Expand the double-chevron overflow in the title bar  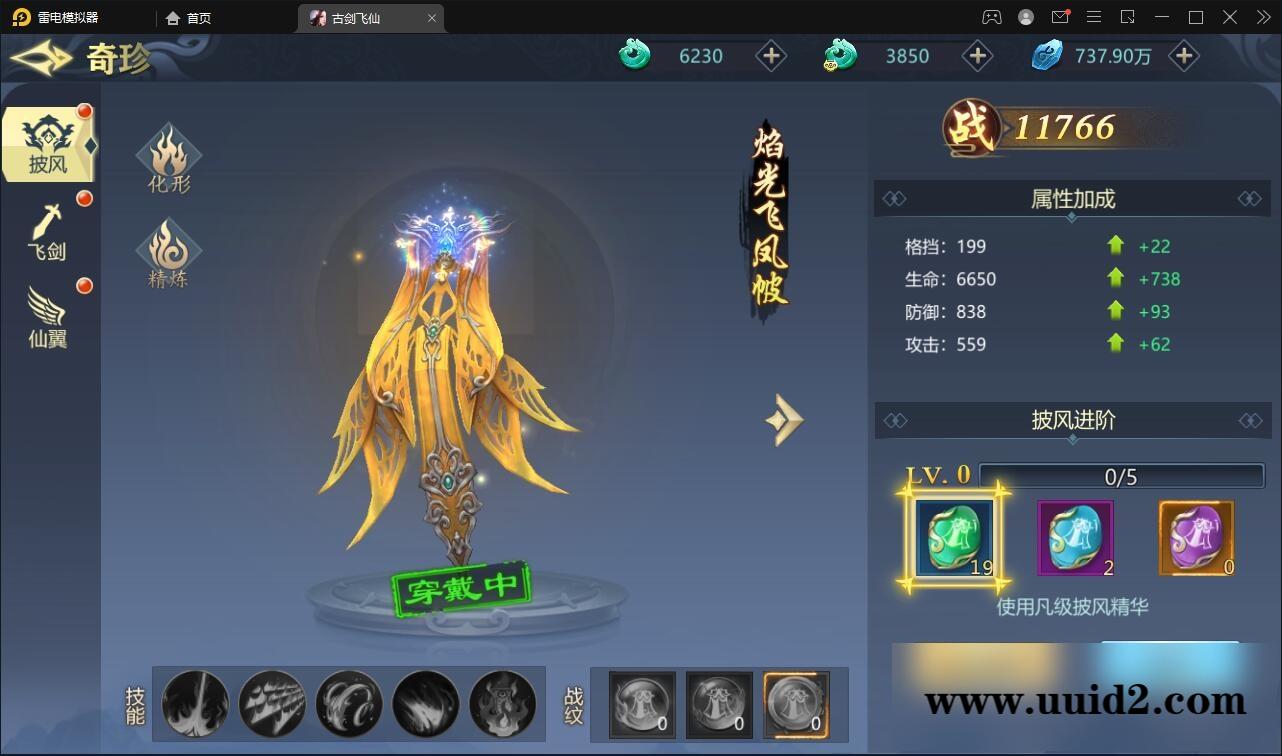(x=1262, y=17)
